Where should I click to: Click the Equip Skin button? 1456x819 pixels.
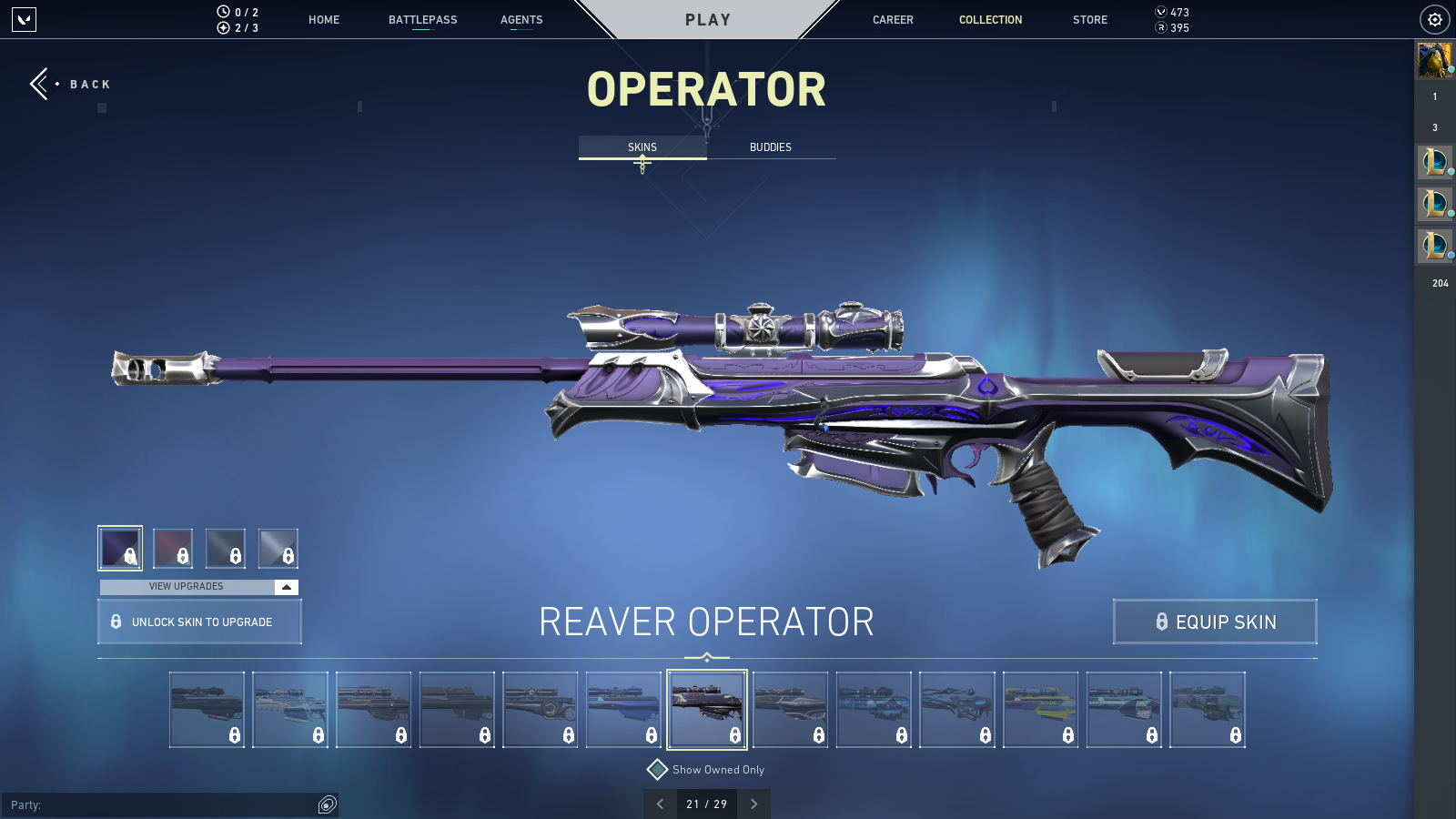coord(1215,622)
